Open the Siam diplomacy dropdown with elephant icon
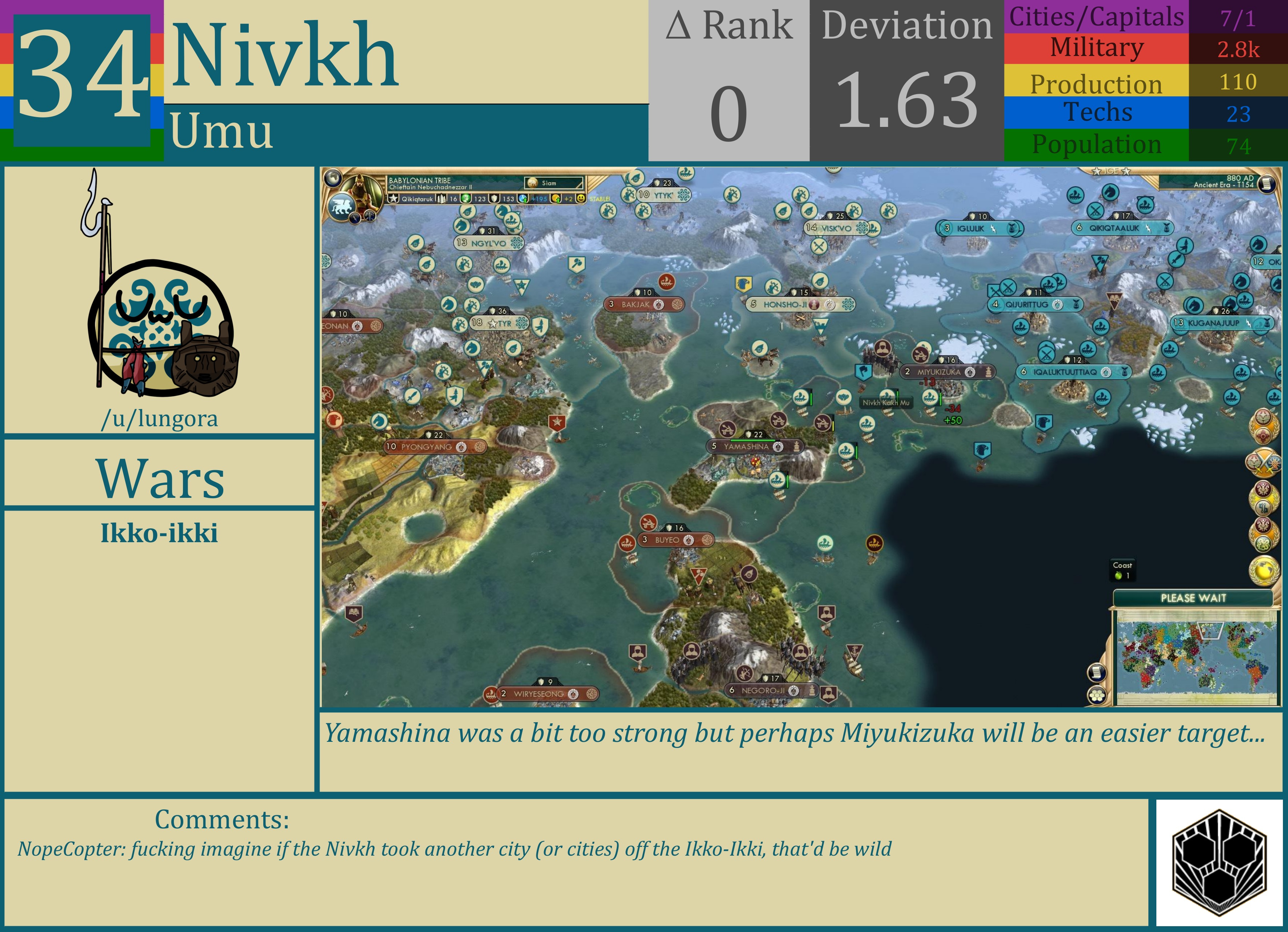Viewport: 1288px width, 932px height. (554, 183)
